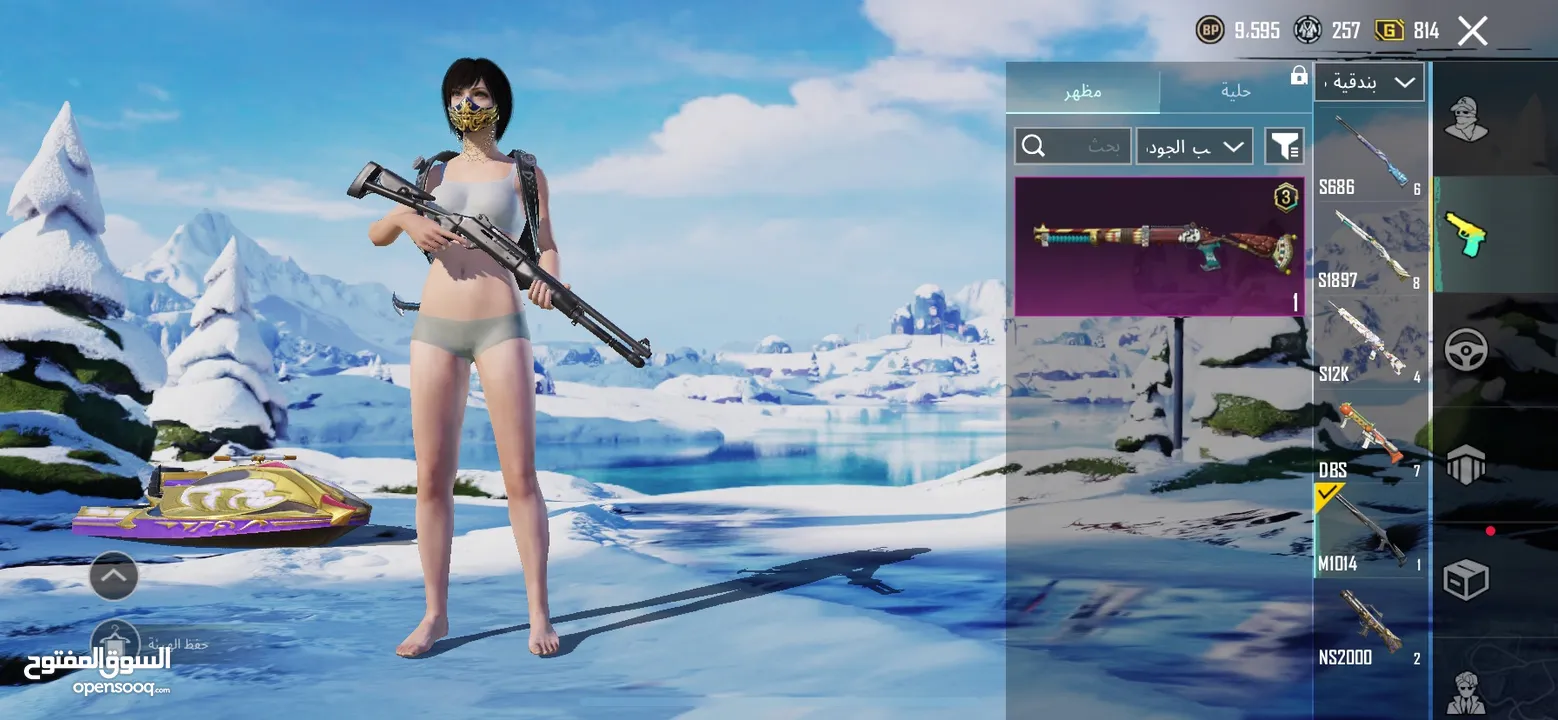
Task: Pick the S12K weapon entry
Action: [x=1368, y=342]
